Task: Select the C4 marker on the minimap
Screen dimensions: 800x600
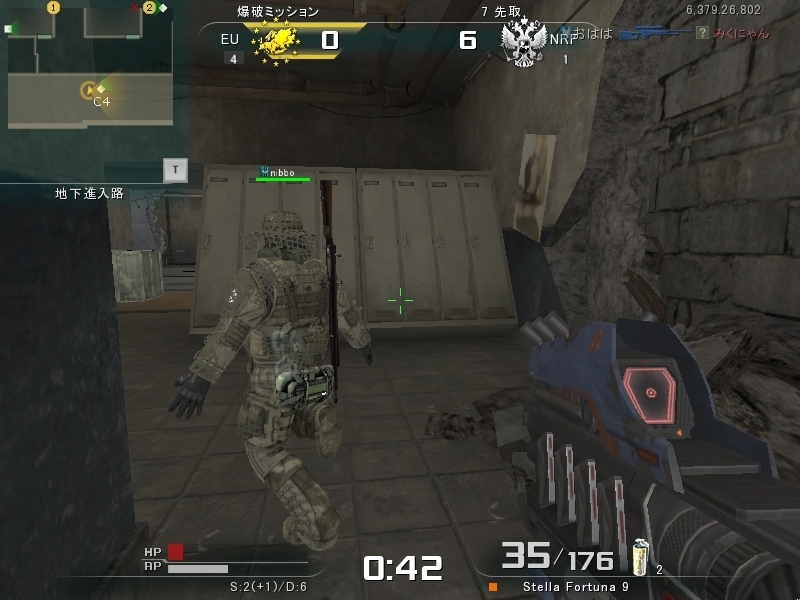Action: 89,91
